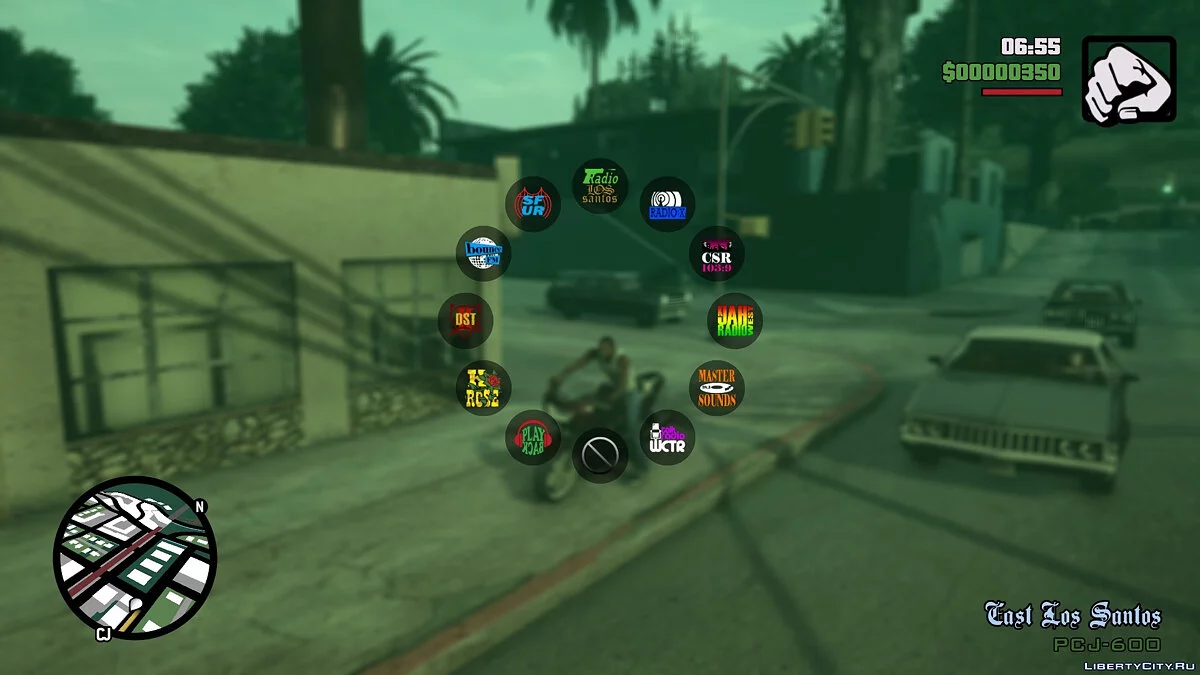The width and height of the screenshot is (1200, 675).
Task: Choose the Playback FM station
Action: 533,437
